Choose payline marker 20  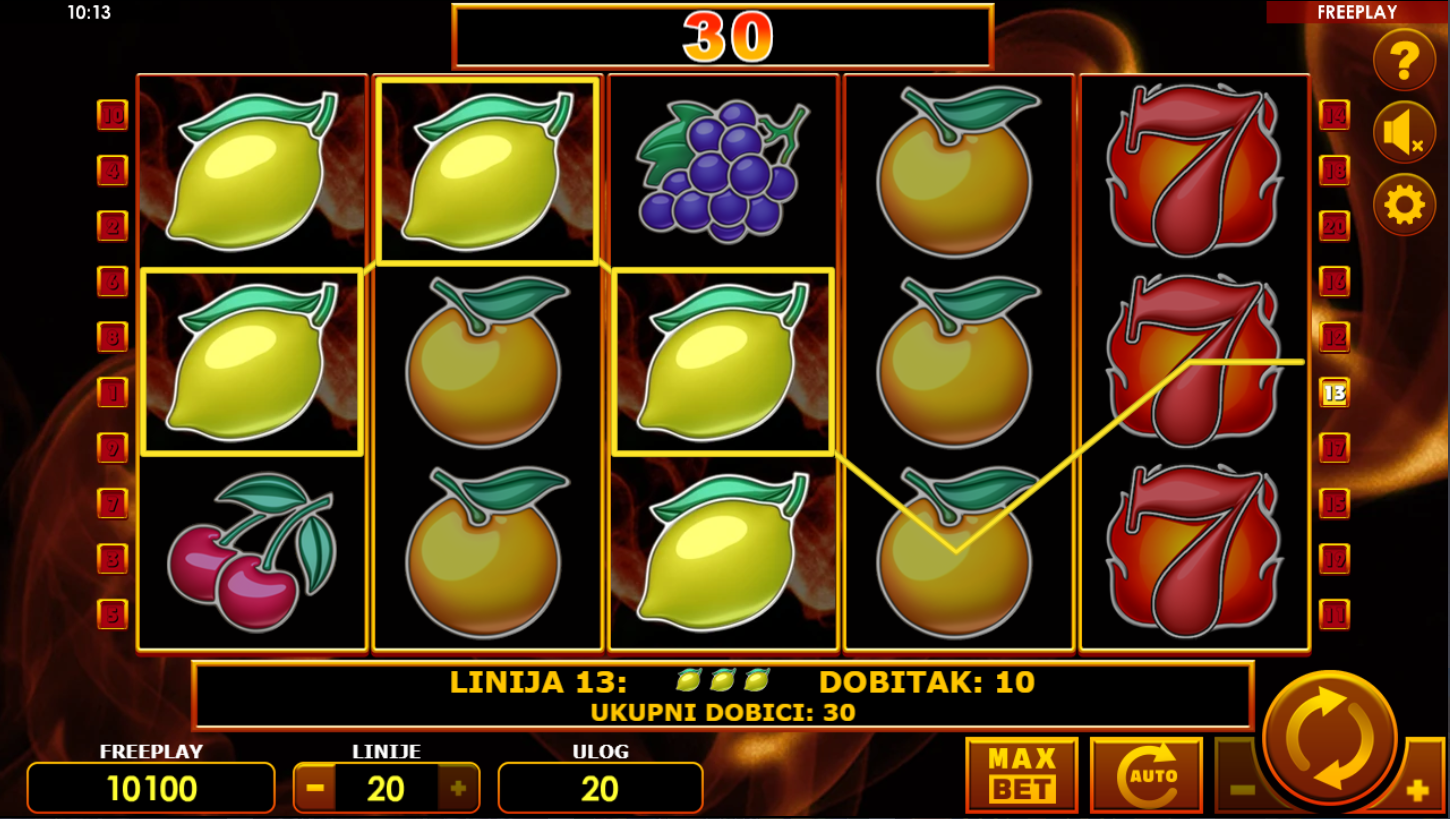1334,226
